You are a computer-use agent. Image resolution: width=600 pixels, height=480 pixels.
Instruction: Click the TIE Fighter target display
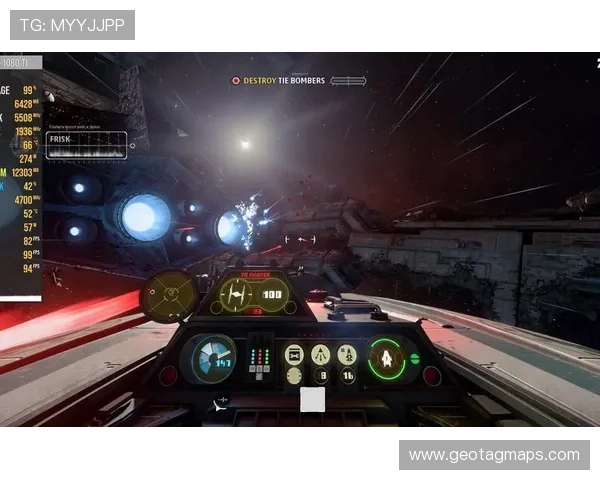(254, 295)
